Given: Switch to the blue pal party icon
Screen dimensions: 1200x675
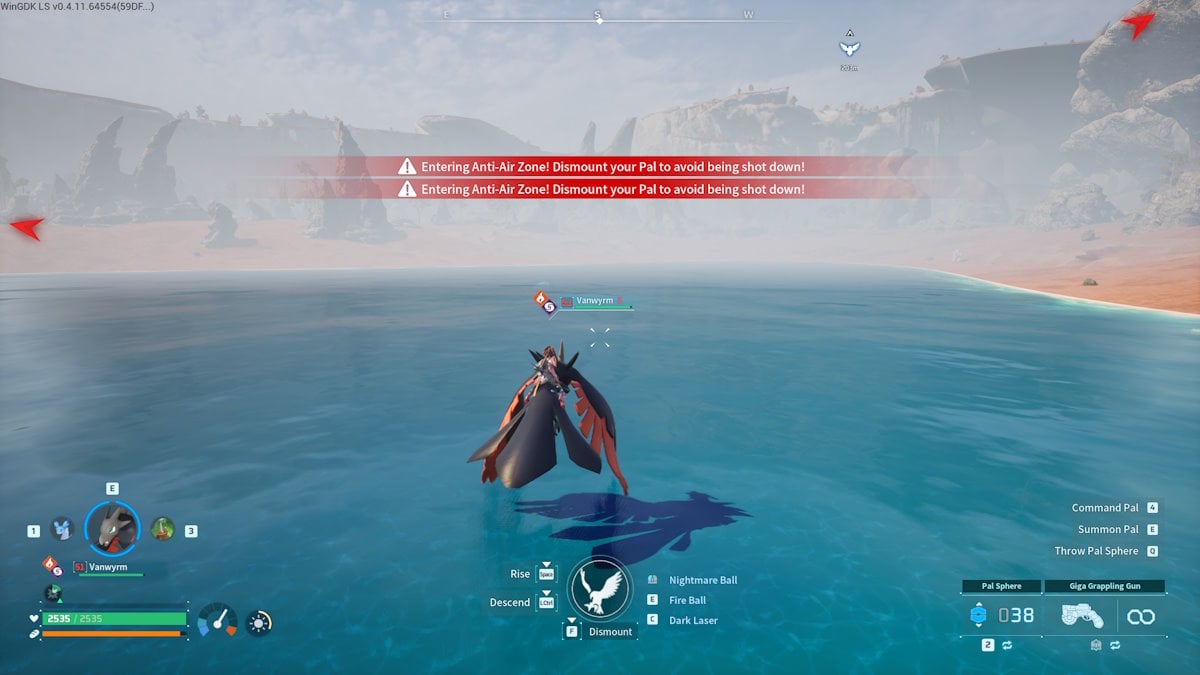Looking at the screenshot, I should click(x=62, y=529).
